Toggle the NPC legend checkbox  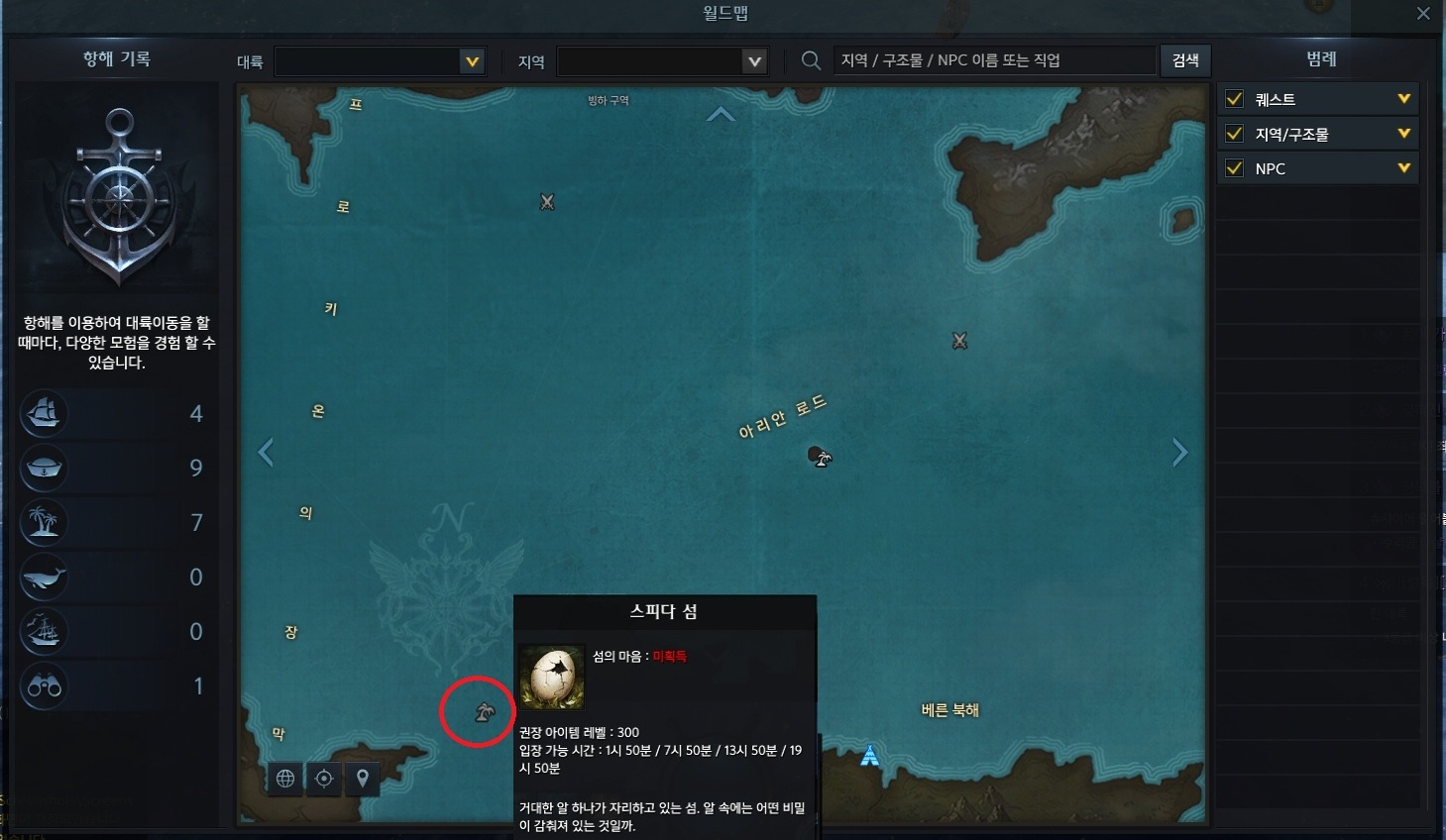point(1235,168)
